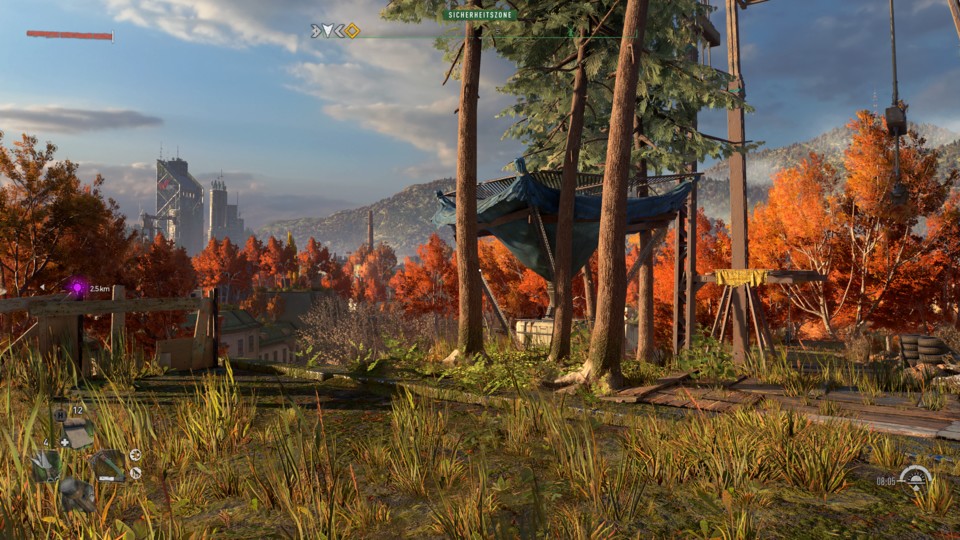Click the day-night cycle sun dial

pos(914,478)
